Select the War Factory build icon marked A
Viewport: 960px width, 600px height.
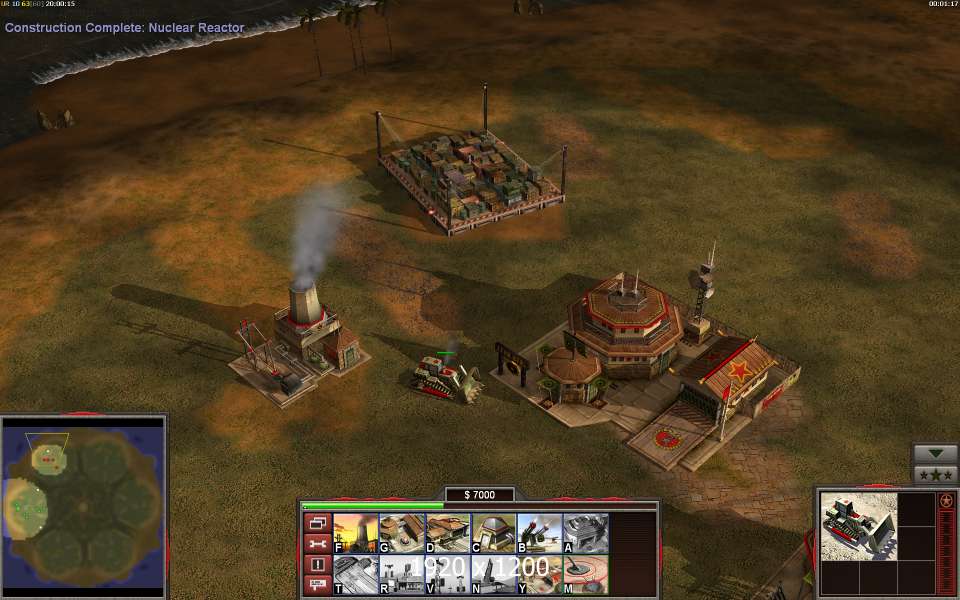pyautogui.click(x=586, y=534)
